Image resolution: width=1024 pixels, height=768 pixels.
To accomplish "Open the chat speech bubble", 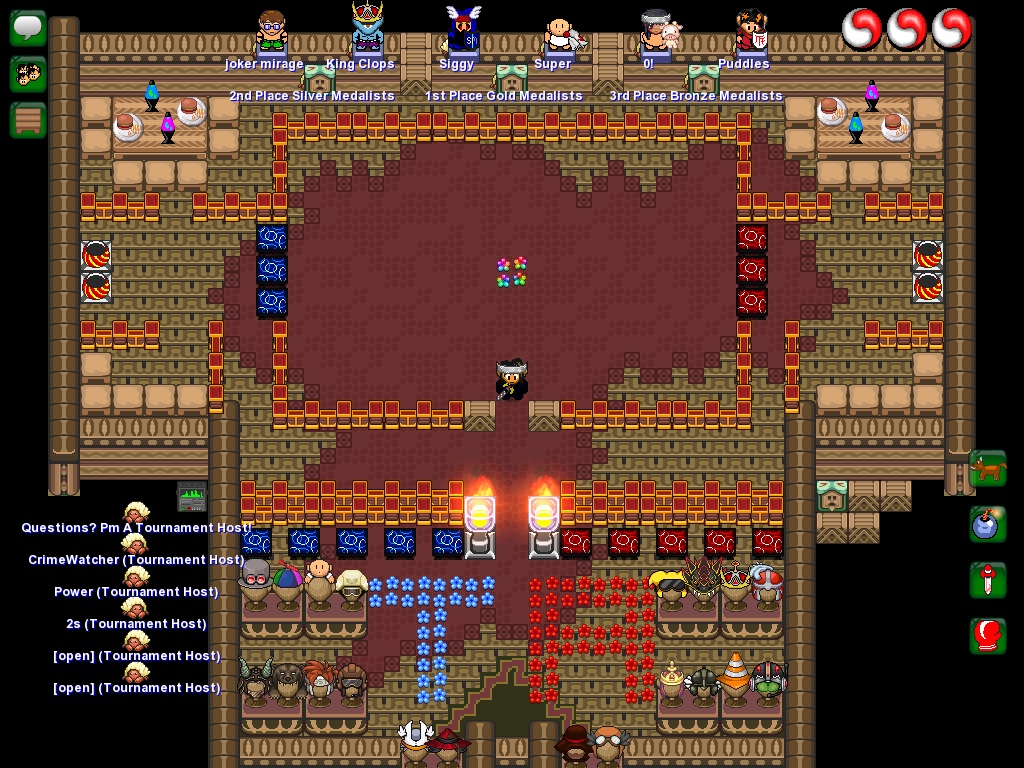I will pos(28,27).
